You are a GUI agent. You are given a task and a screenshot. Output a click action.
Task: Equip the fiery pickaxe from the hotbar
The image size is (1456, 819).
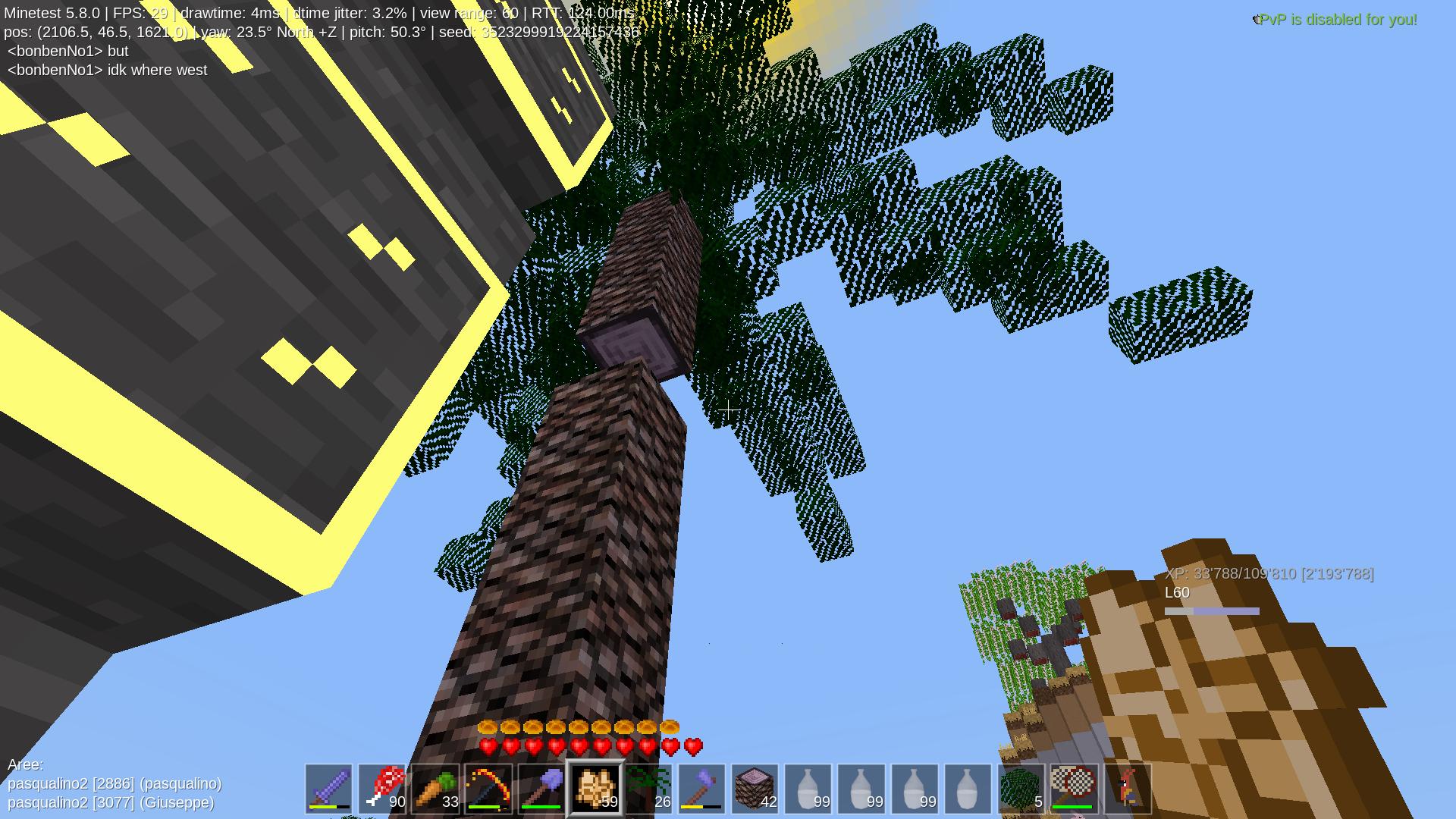[488, 789]
